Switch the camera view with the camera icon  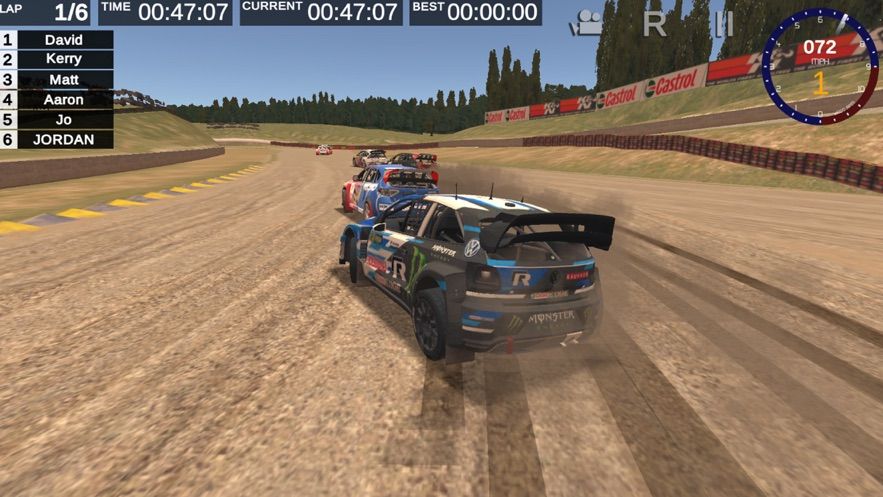point(587,23)
